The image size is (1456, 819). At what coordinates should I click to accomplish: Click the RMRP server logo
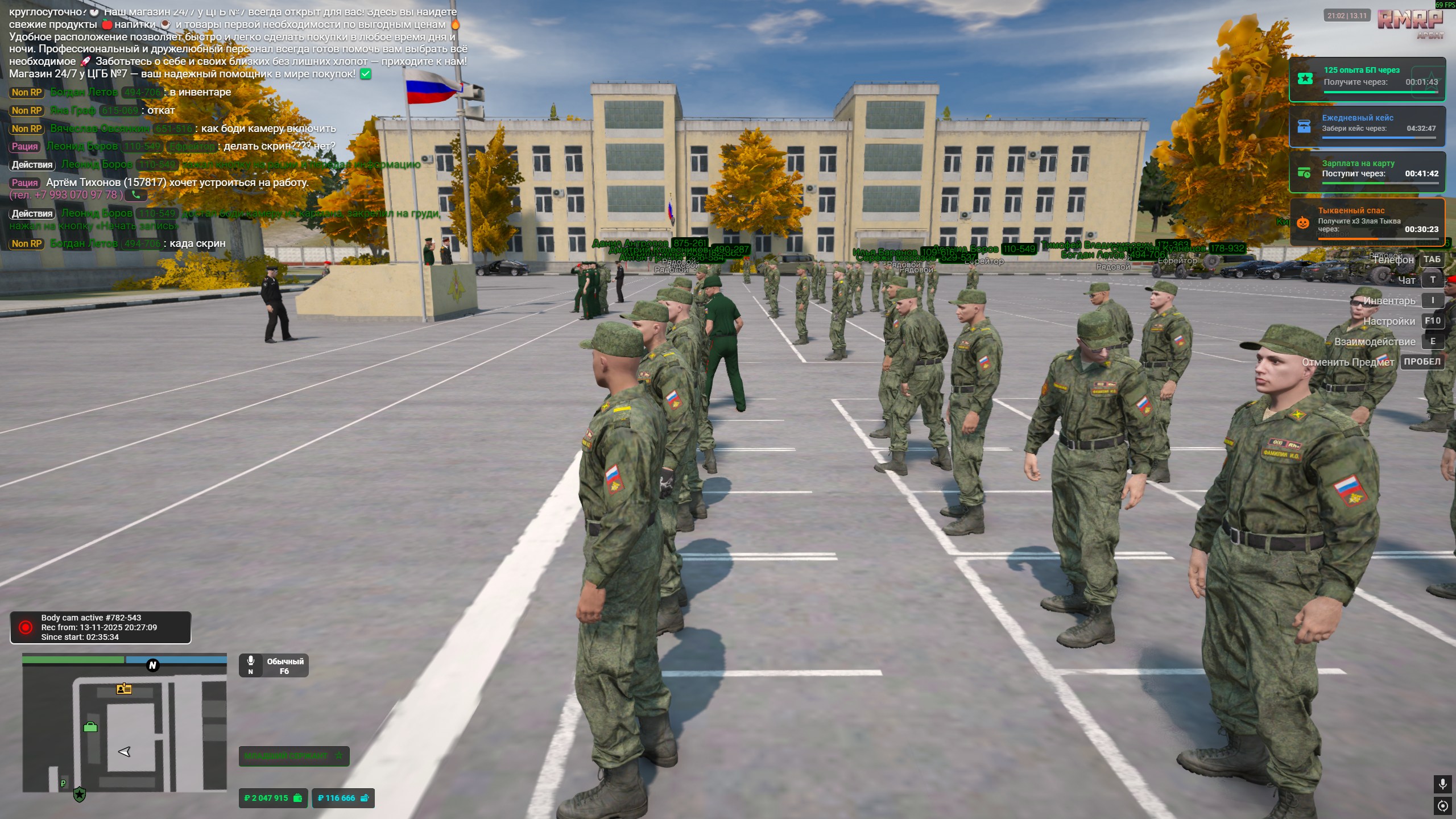coord(1409,22)
